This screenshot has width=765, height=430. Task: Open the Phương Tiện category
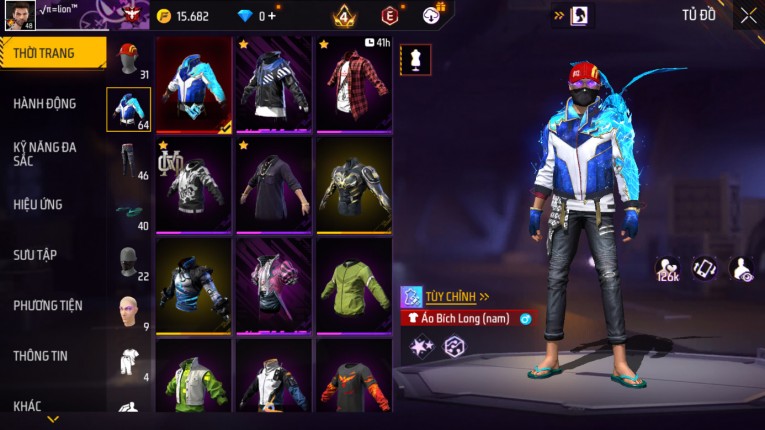[48, 305]
